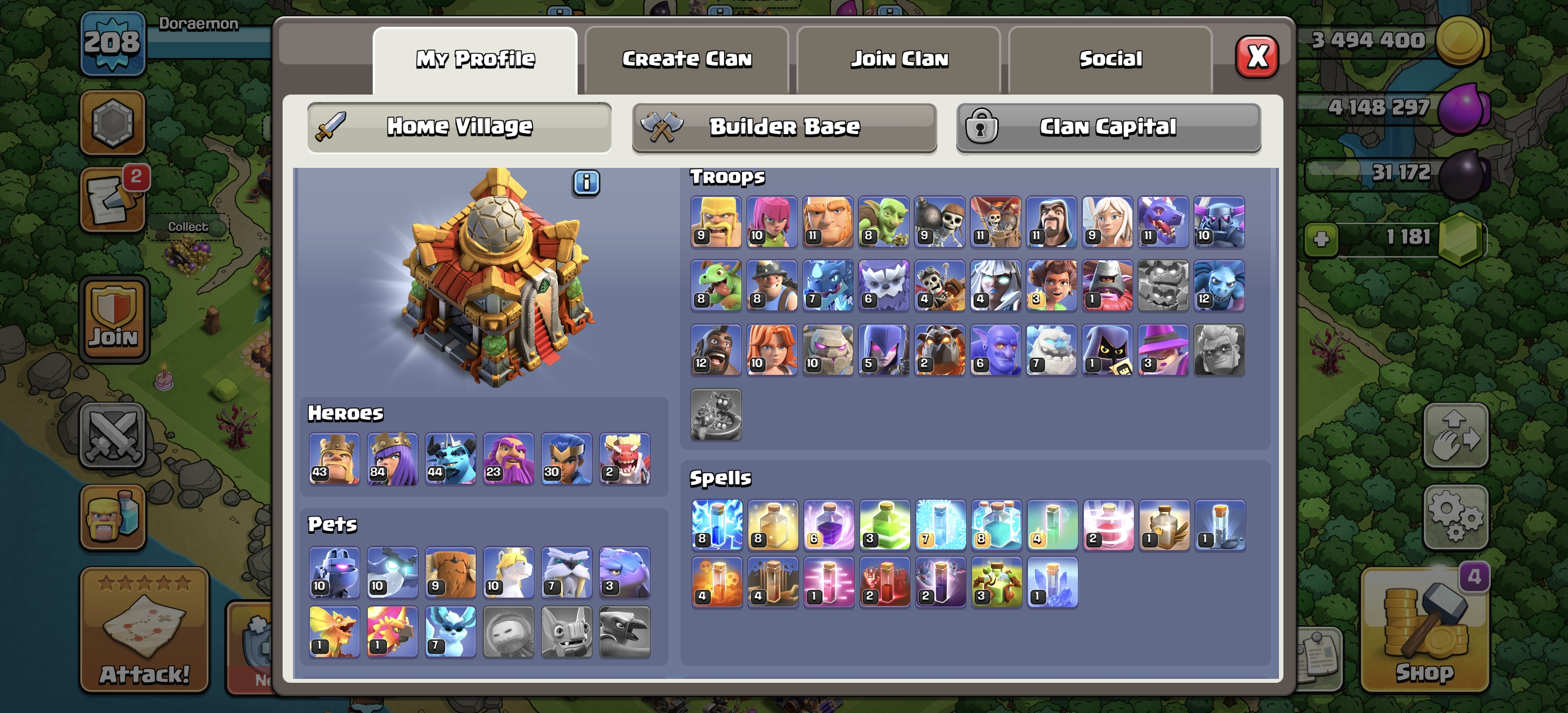
Task: Click the Join clan shield button
Action: 114,319
